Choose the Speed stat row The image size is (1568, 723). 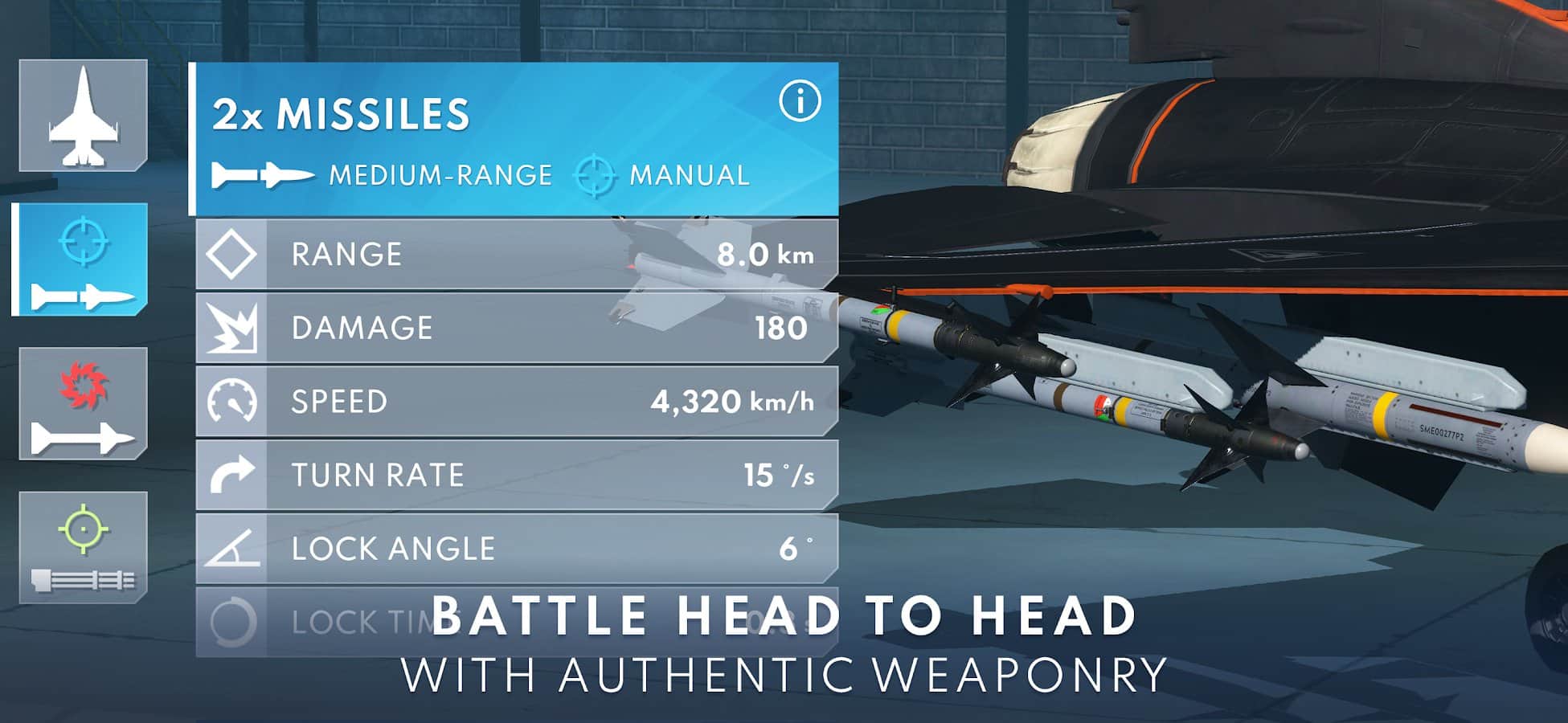pos(516,402)
